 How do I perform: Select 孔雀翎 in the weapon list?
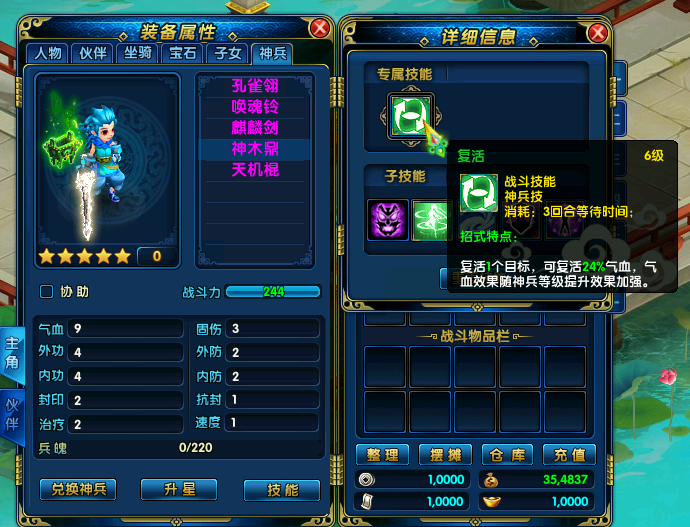tap(255, 86)
